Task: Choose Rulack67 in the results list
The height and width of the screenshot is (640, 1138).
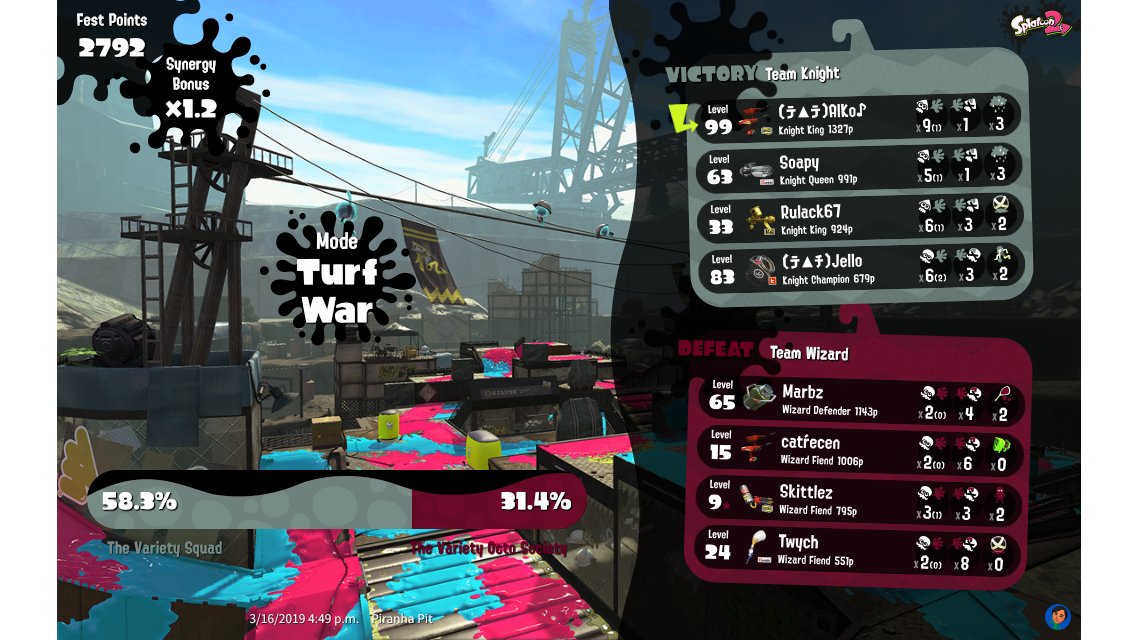Action: 858,218
